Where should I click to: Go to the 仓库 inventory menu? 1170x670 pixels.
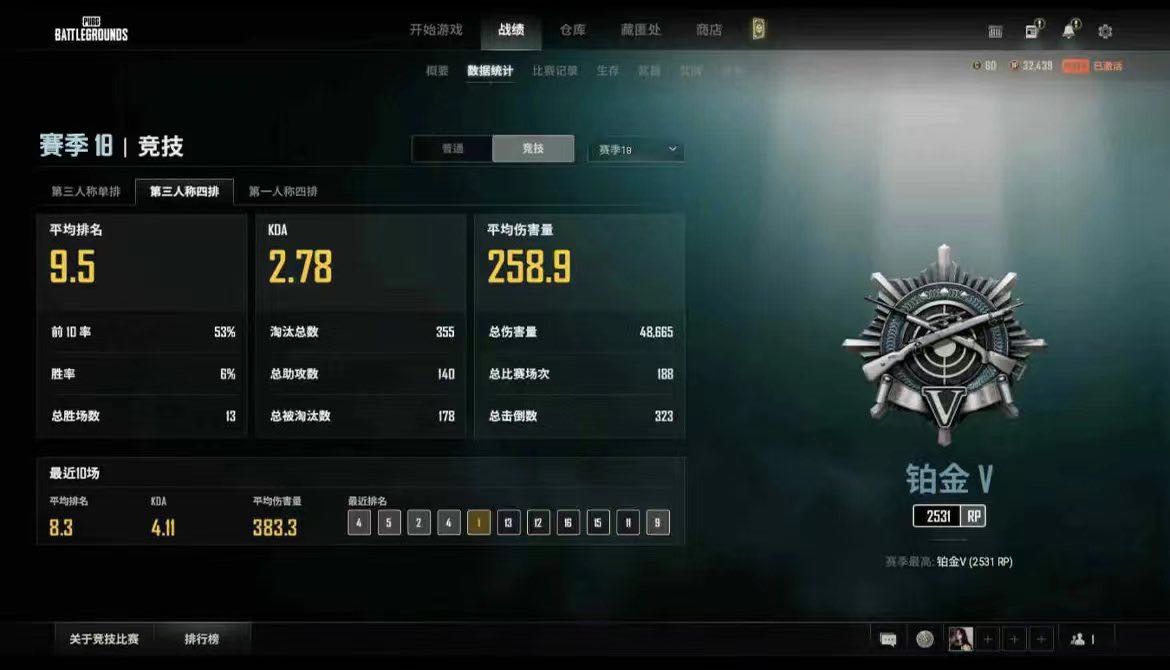(573, 30)
